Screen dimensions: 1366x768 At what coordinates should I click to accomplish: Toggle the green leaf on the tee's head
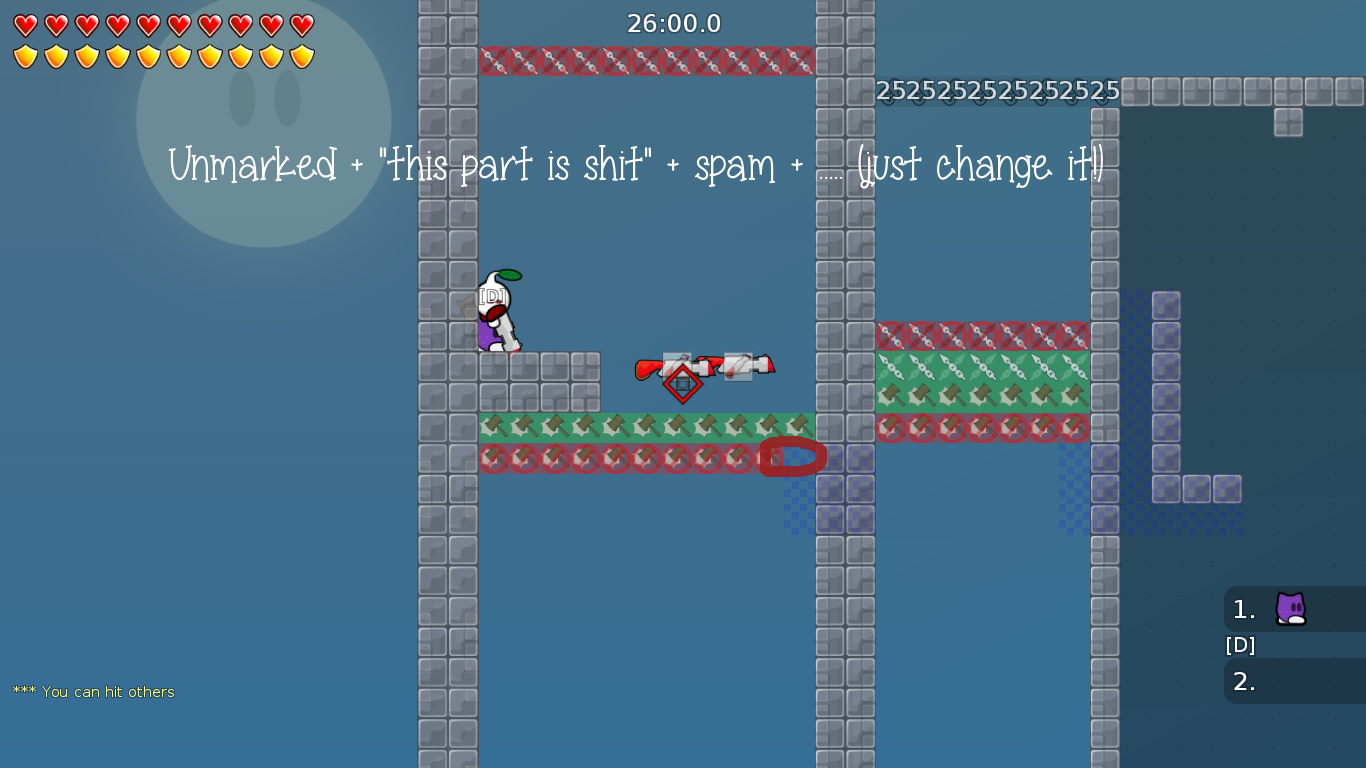(x=511, y=275)
